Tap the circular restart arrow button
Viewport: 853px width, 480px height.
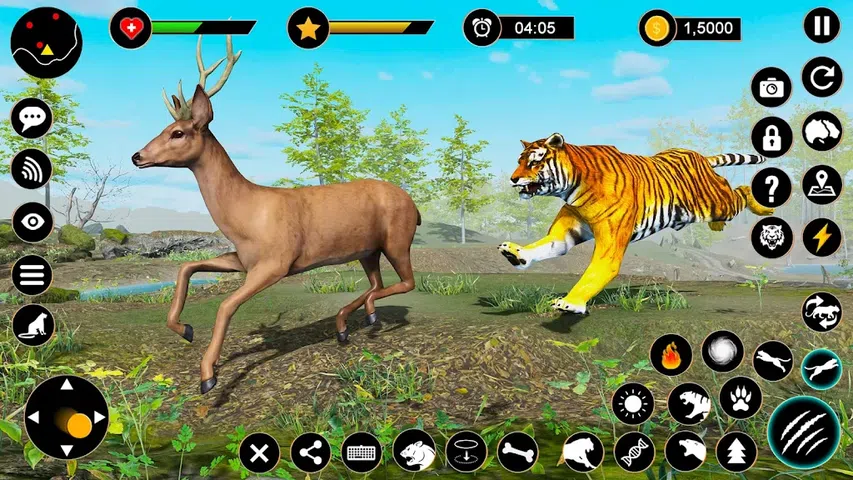click(x=821, y=77)
